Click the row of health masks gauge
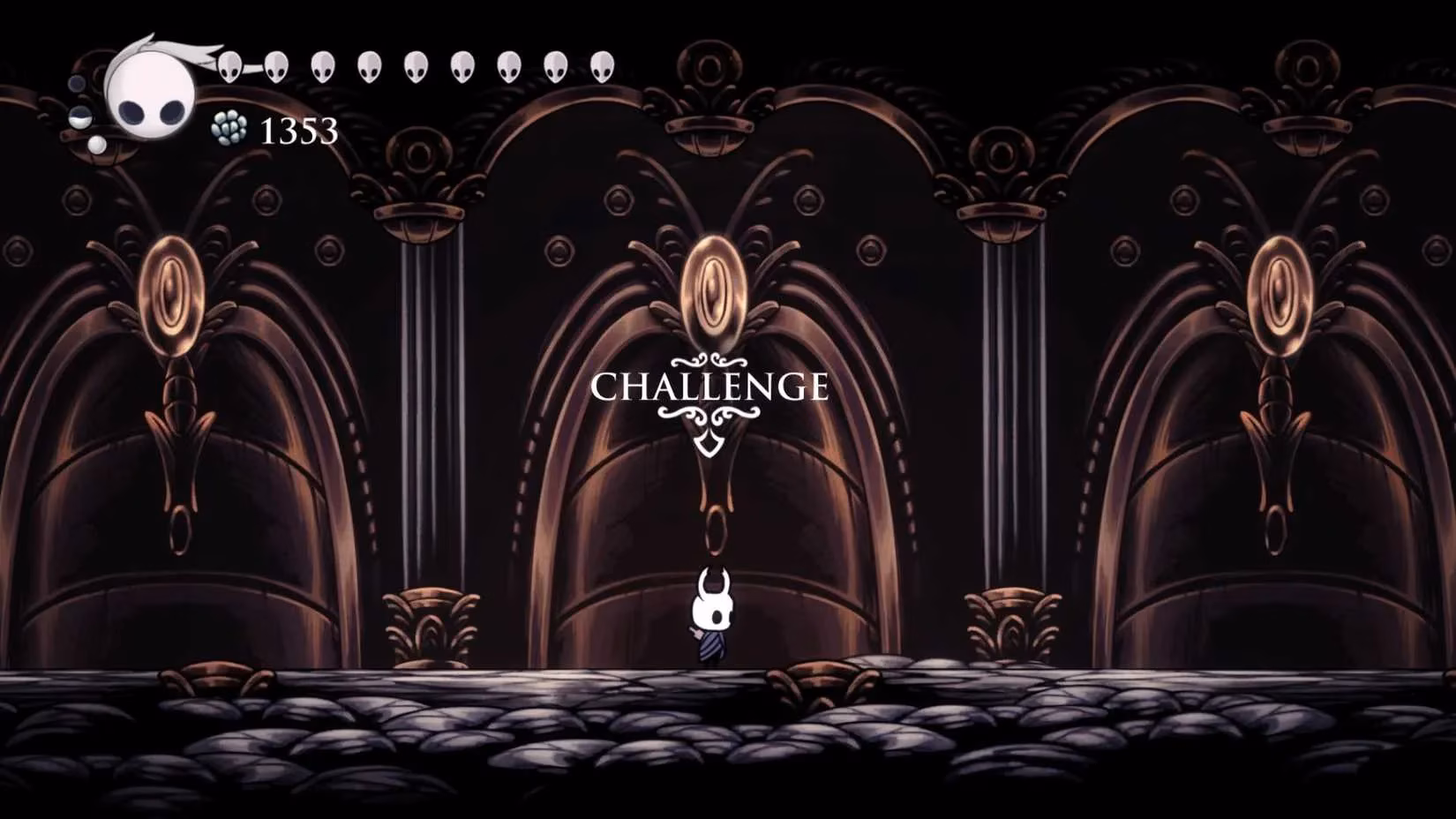The image size is (1456, 819). coord(415,67)
